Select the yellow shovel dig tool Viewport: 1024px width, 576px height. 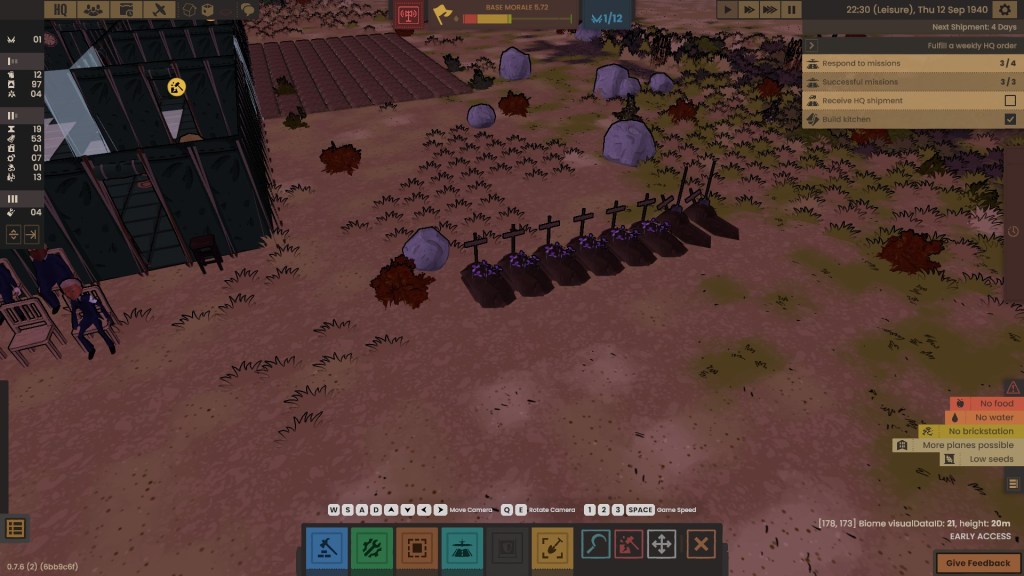(x=552, y=546)
